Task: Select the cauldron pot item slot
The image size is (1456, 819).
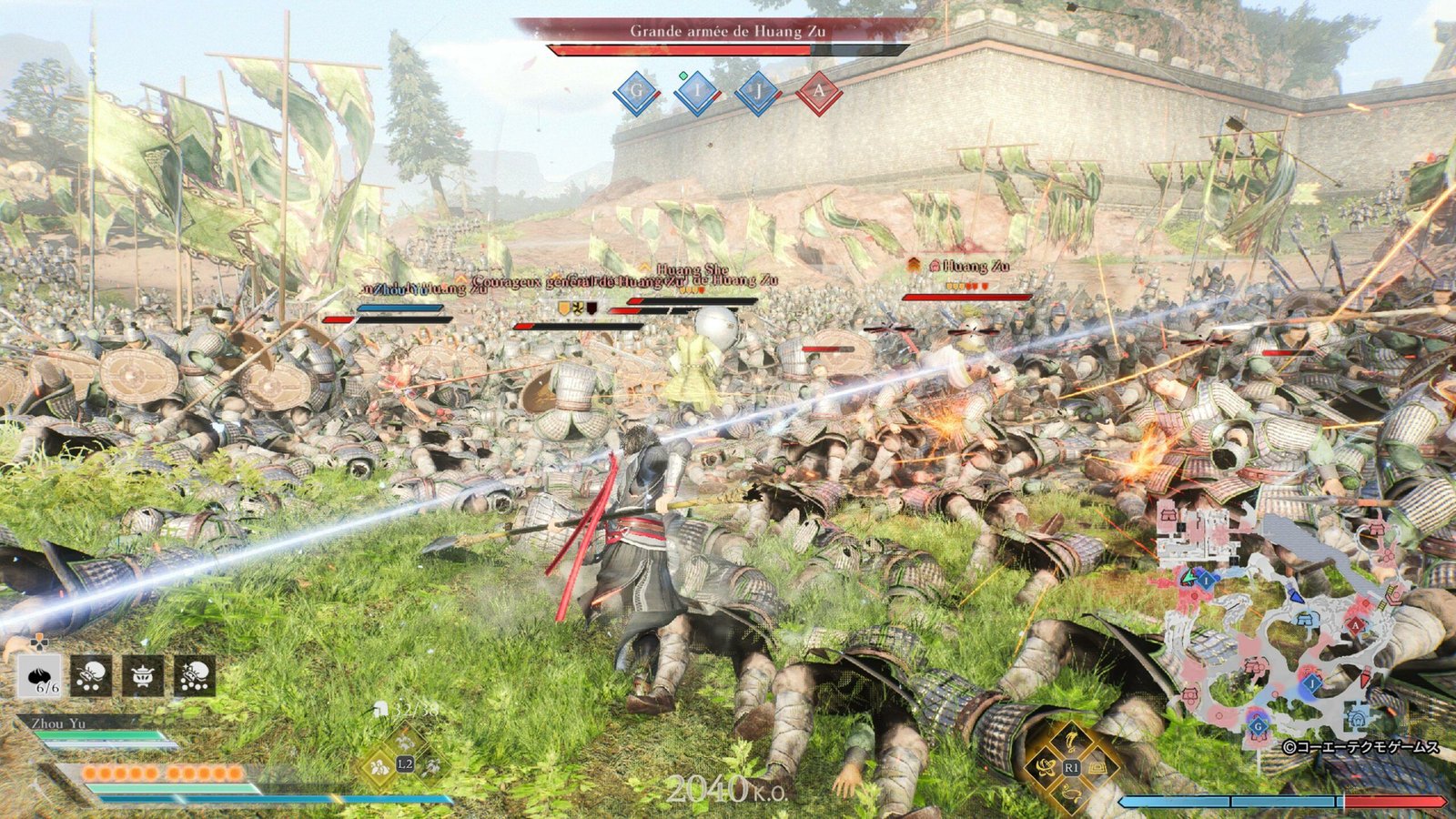Action: pos(144,676)
